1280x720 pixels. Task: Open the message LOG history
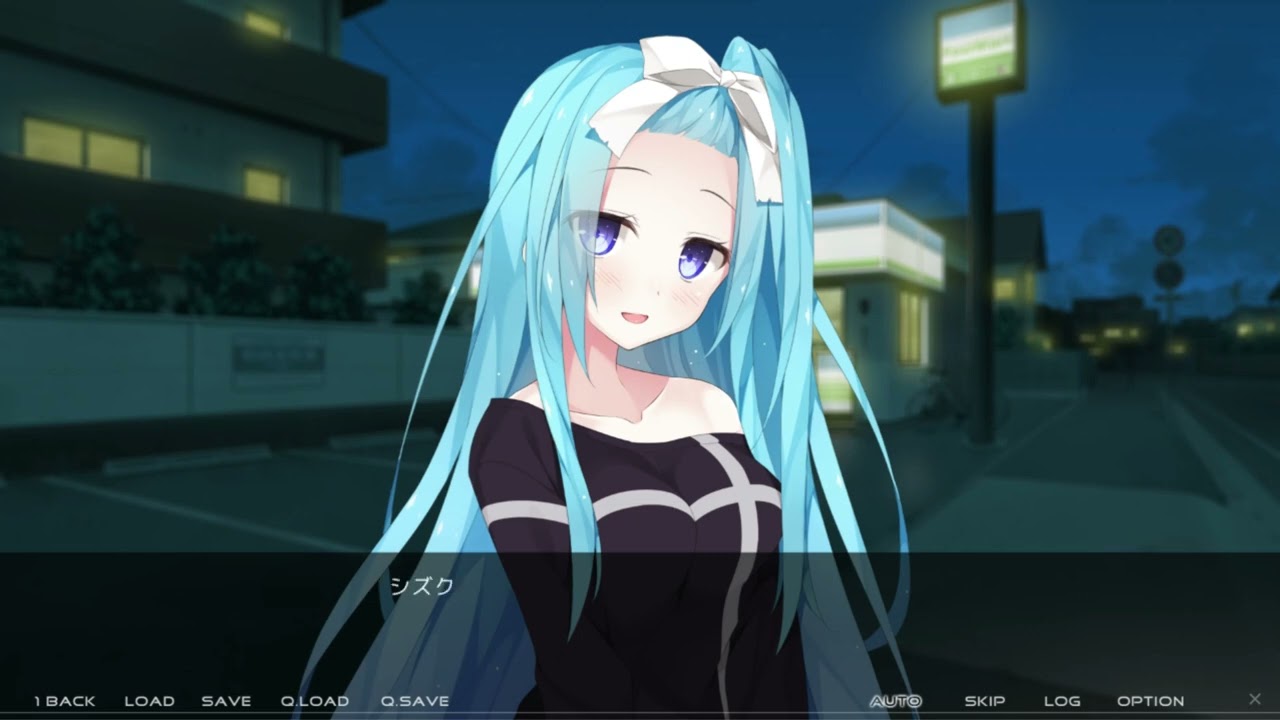(x=1063, y=701)
